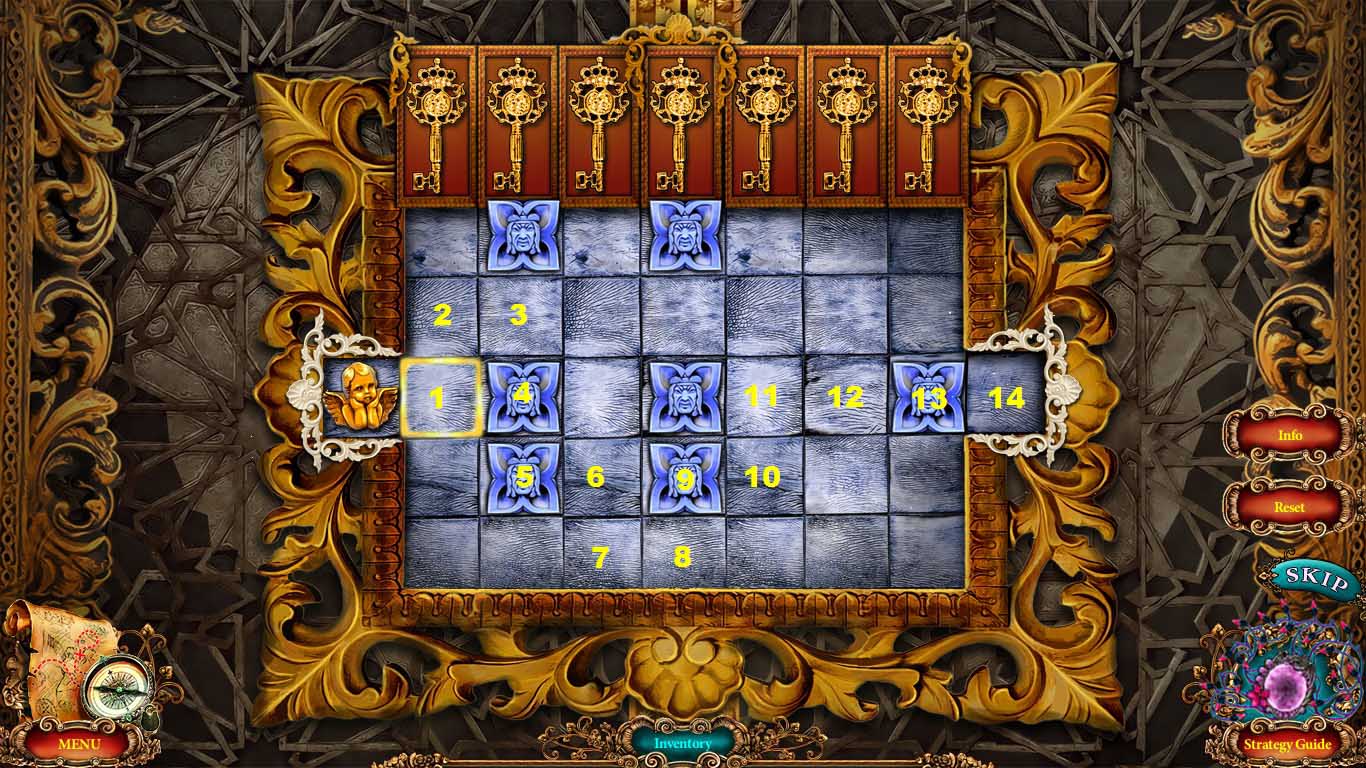
Task: Open the Inventory
Action: pos(683,743)
